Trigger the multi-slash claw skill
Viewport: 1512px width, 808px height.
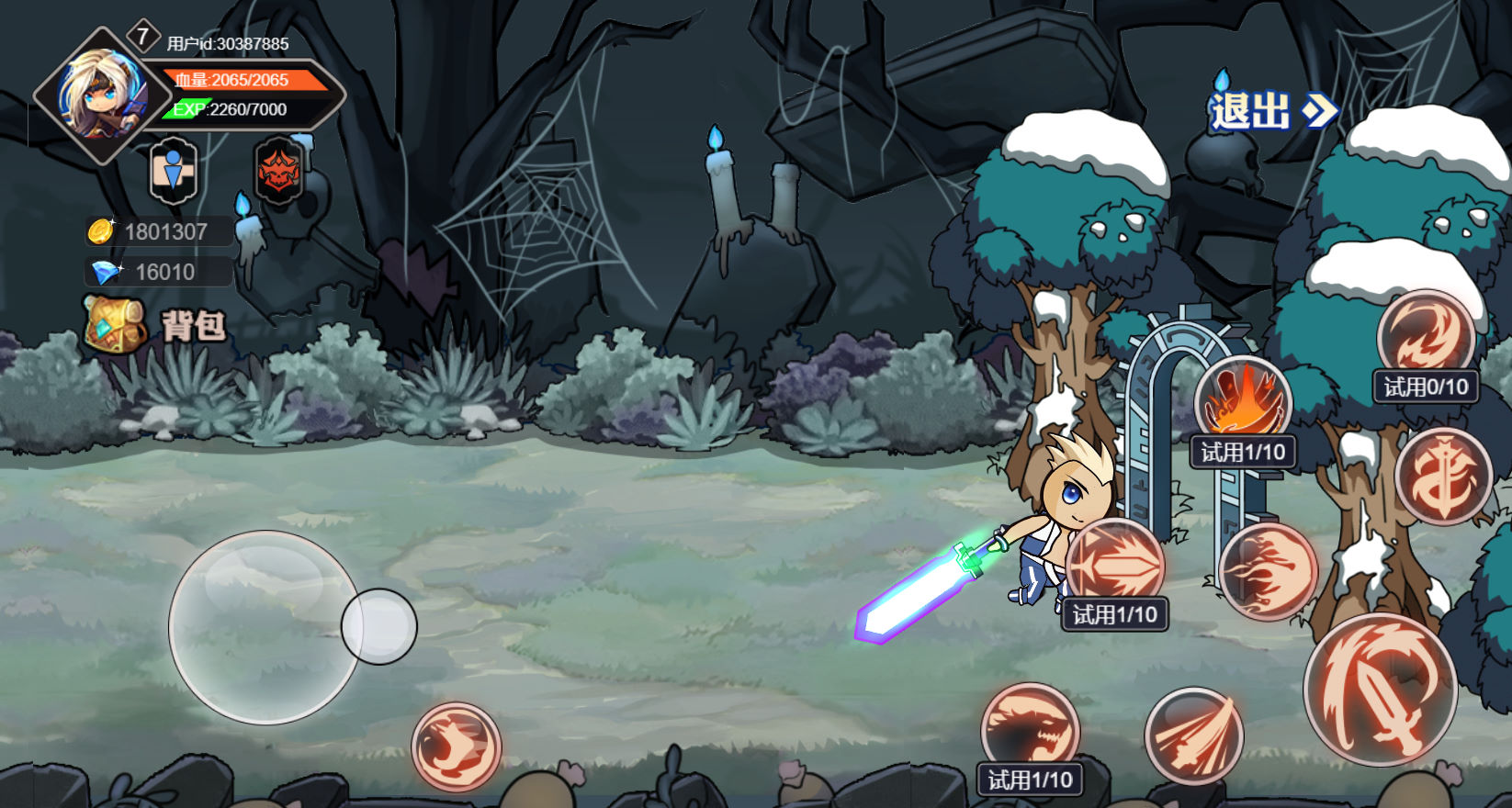pos(1193,735)
